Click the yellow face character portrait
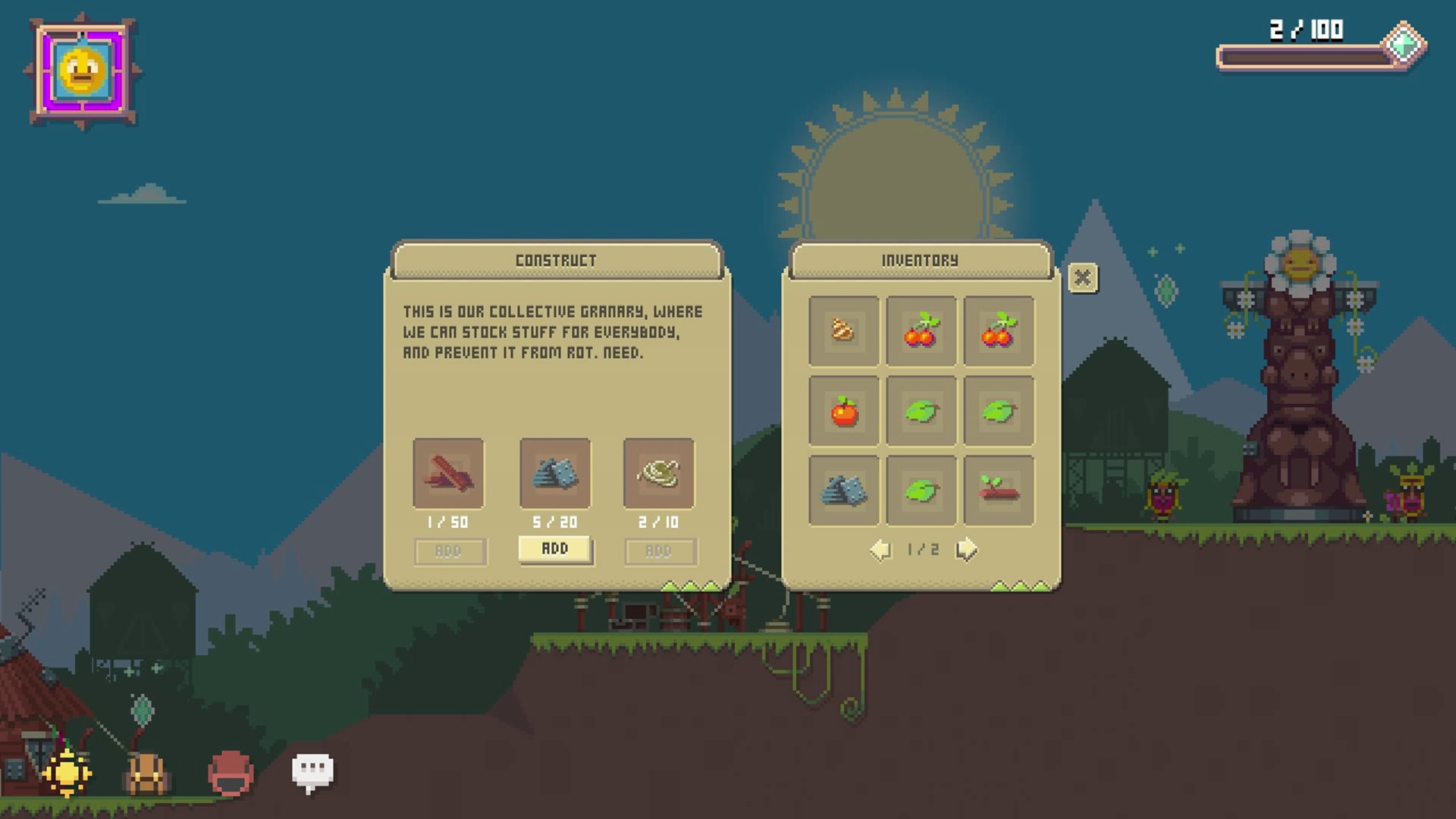Viewport: 1456px width, 819px height. click(83, 71)
